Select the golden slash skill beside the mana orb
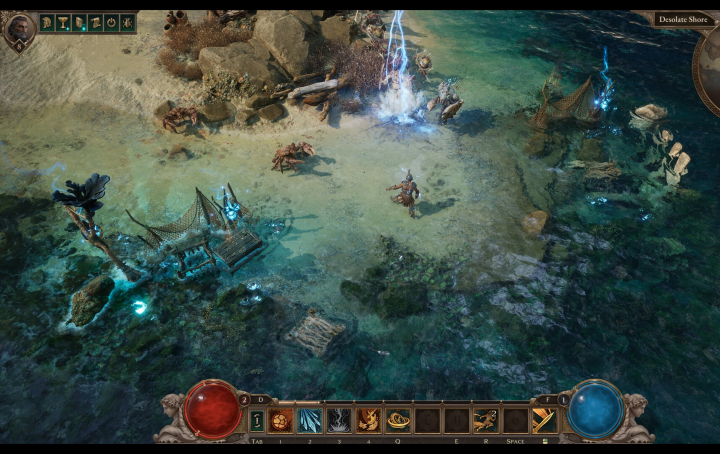 [545, 420]
